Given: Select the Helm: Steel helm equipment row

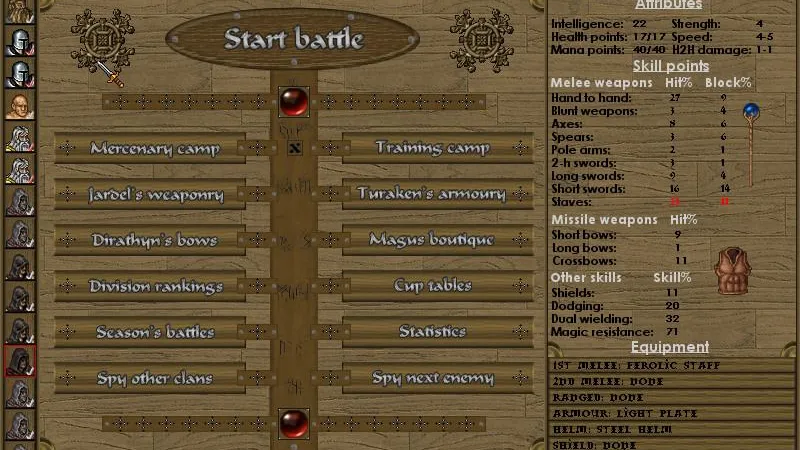Looking at the screenshot, I should click(x=673, y=429).
